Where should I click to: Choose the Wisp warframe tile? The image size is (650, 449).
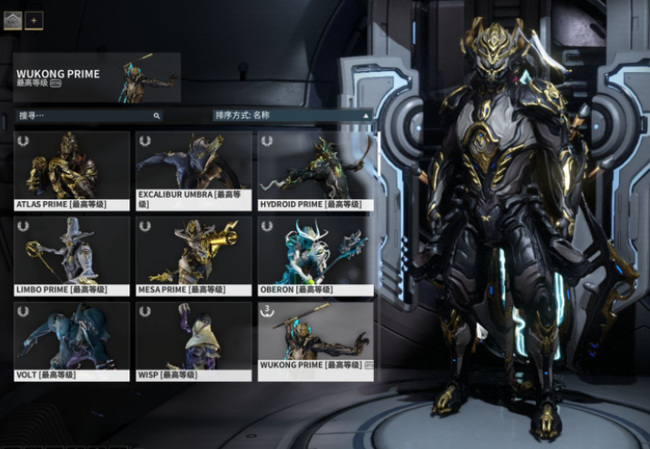193,340
